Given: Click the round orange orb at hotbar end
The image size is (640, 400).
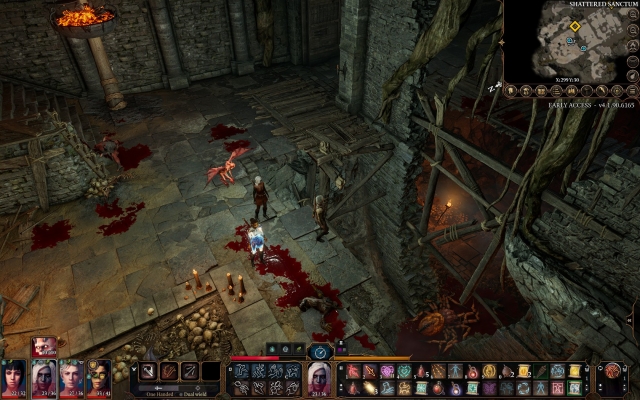Looking at the screenshot, I should [x=612, y=371].
